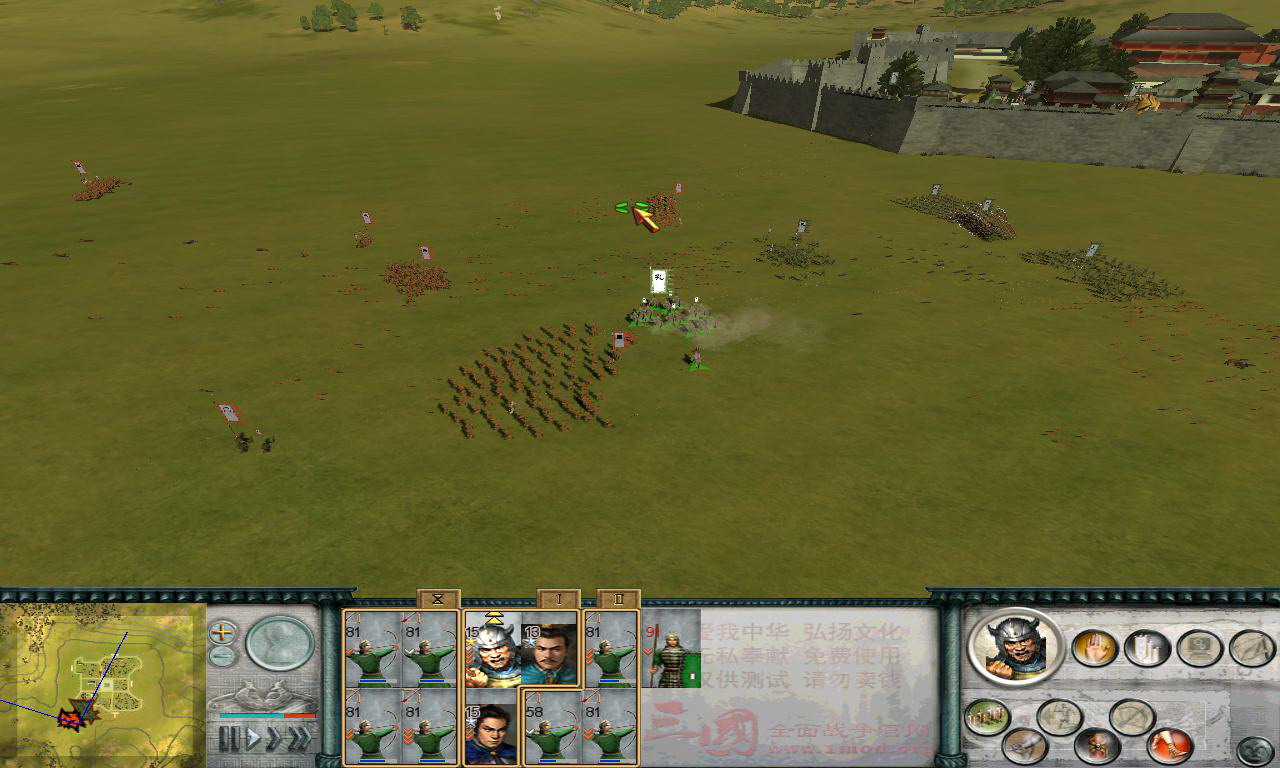The width and height of the screenshot is (1280, 768).
Task: Toggle the wooden stakes defensive button
Action: (987, 717)
